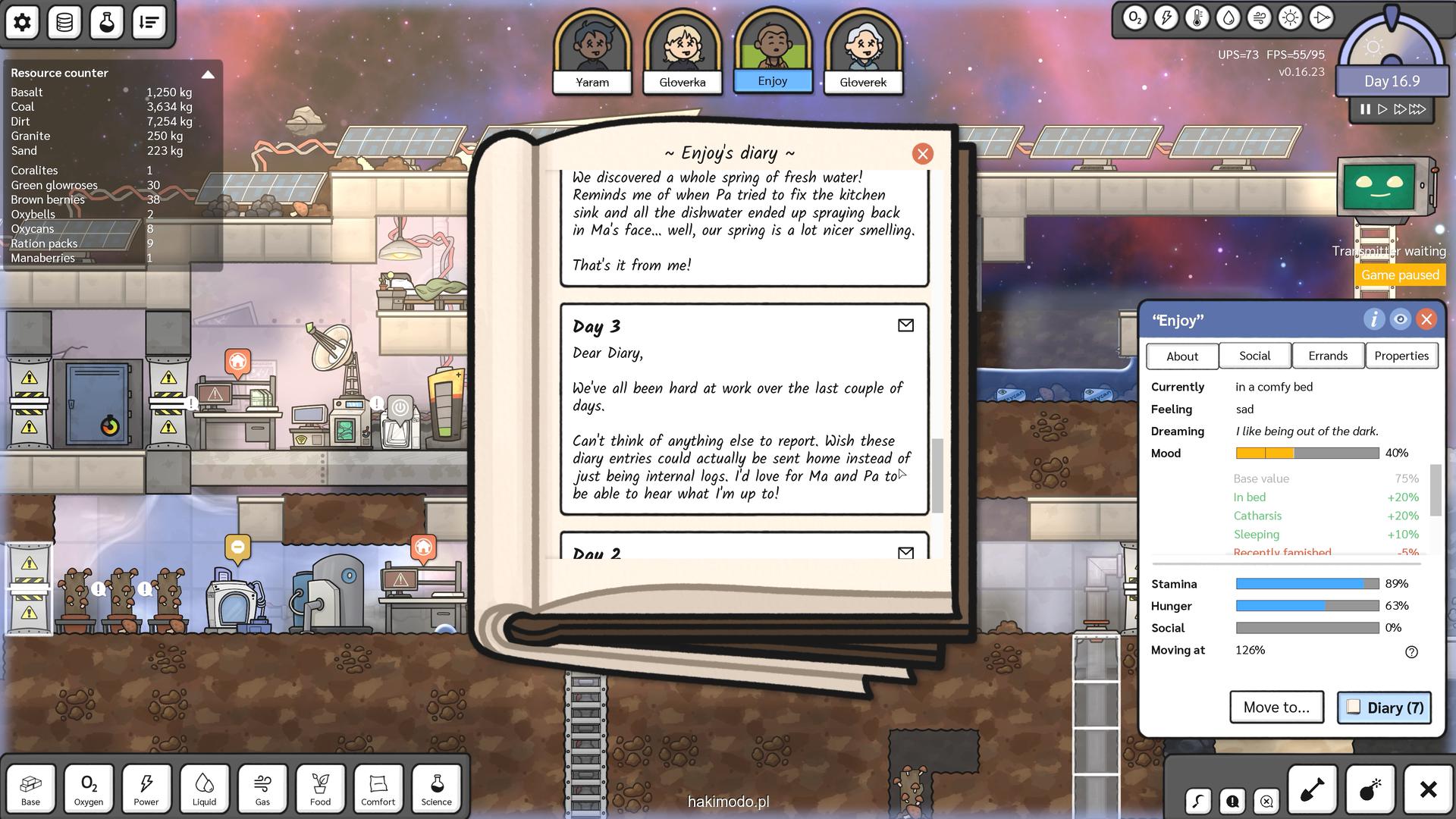
Task: Activate the oxygen overlay icon
Action: (x=1134, y=18)
